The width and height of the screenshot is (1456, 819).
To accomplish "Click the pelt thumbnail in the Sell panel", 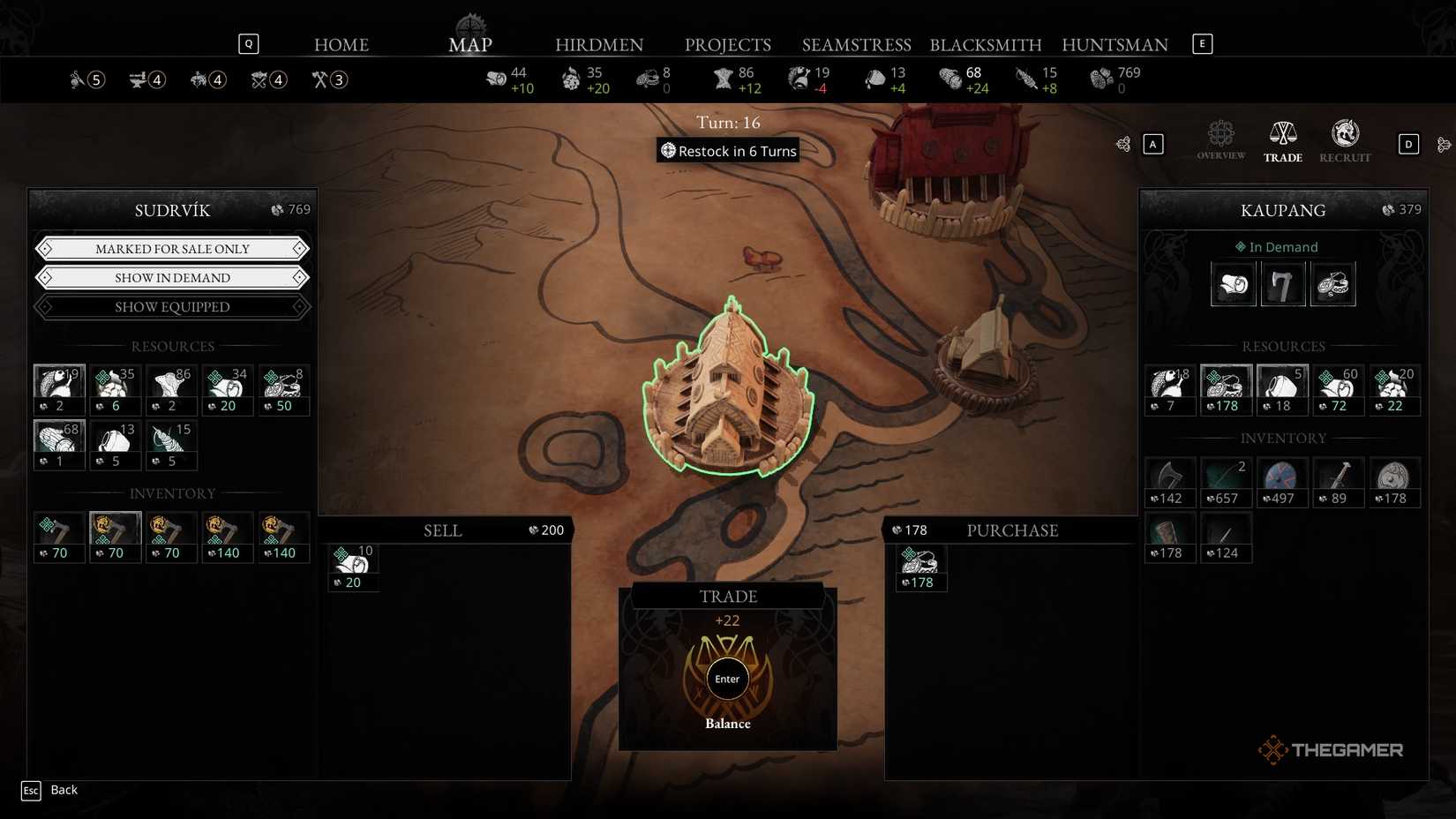I will click(353, 559).
